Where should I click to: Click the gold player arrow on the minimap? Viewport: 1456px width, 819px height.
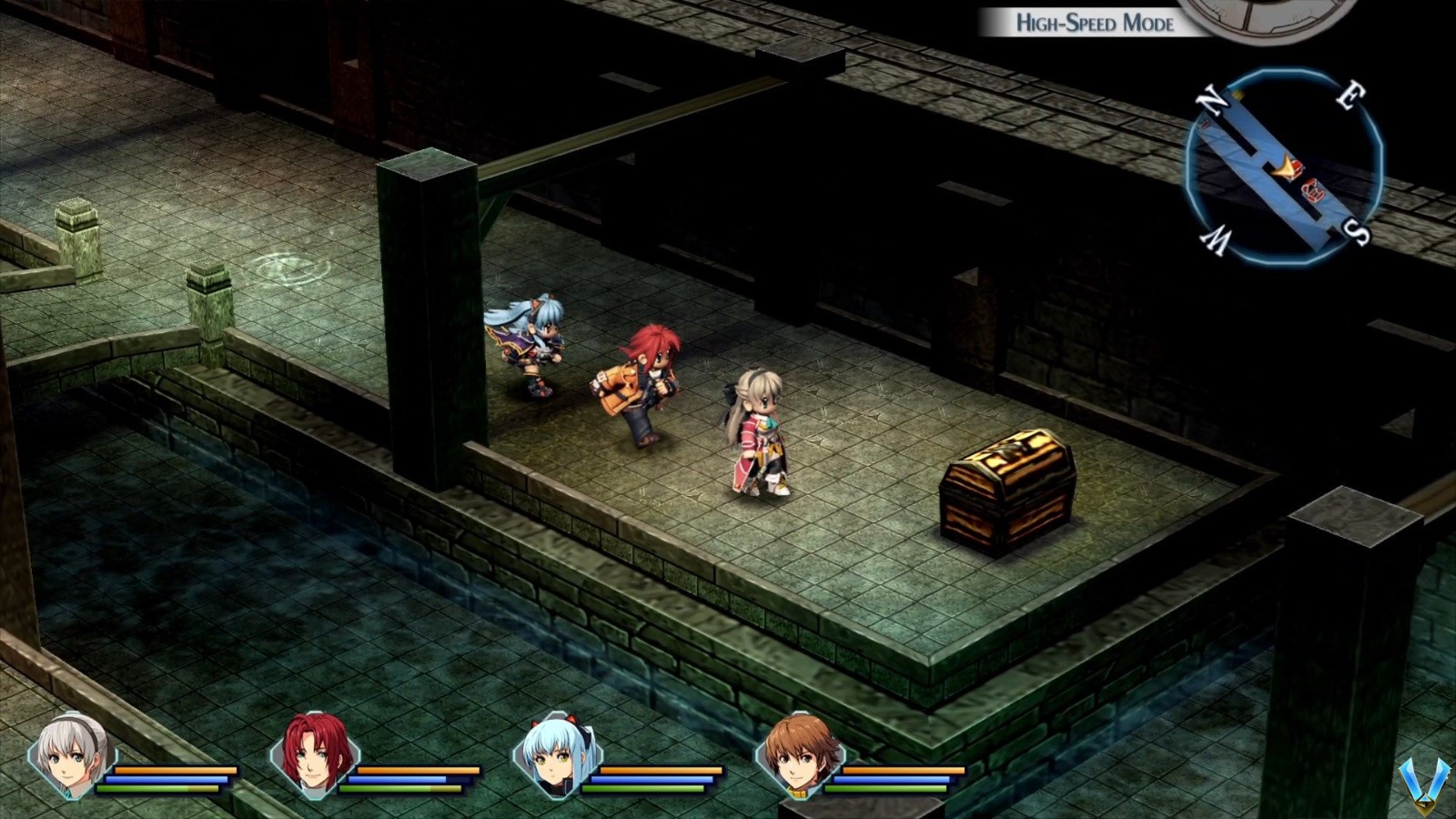tap(1286, 167)
